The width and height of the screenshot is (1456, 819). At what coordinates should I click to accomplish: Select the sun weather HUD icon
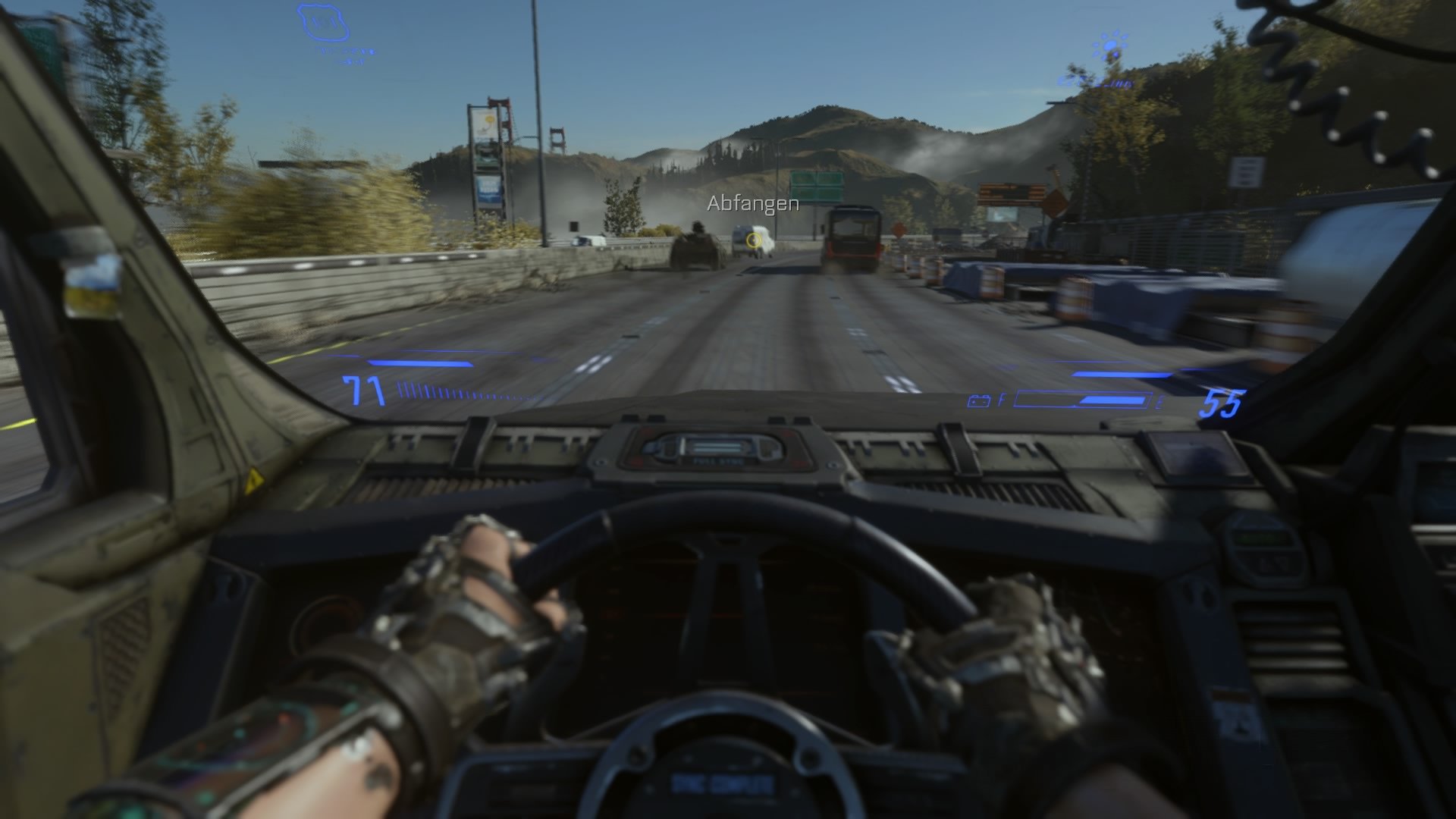coord(1109,44)
